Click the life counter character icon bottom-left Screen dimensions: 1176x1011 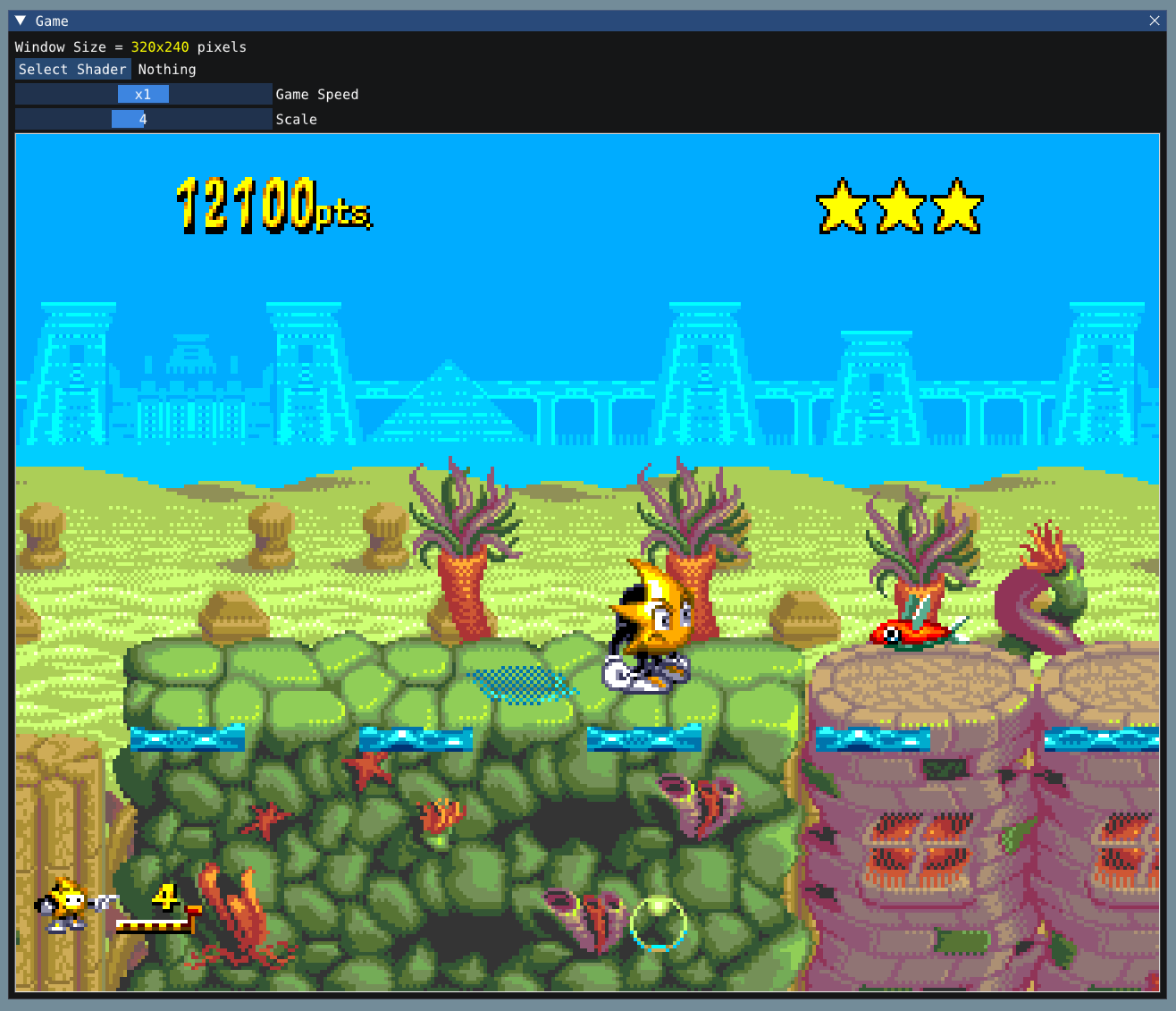click(59, 907)
